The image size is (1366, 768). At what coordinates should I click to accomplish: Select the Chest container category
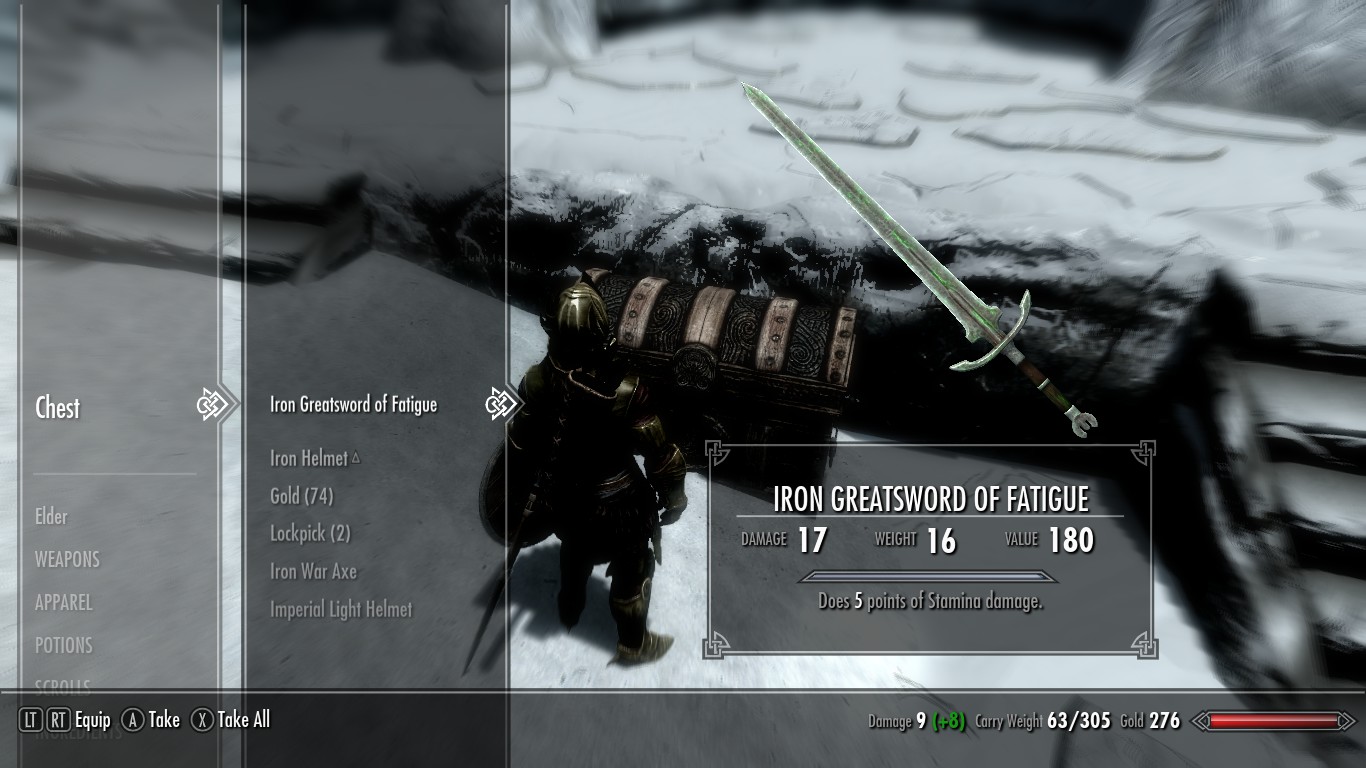click(x=58, y=408)
